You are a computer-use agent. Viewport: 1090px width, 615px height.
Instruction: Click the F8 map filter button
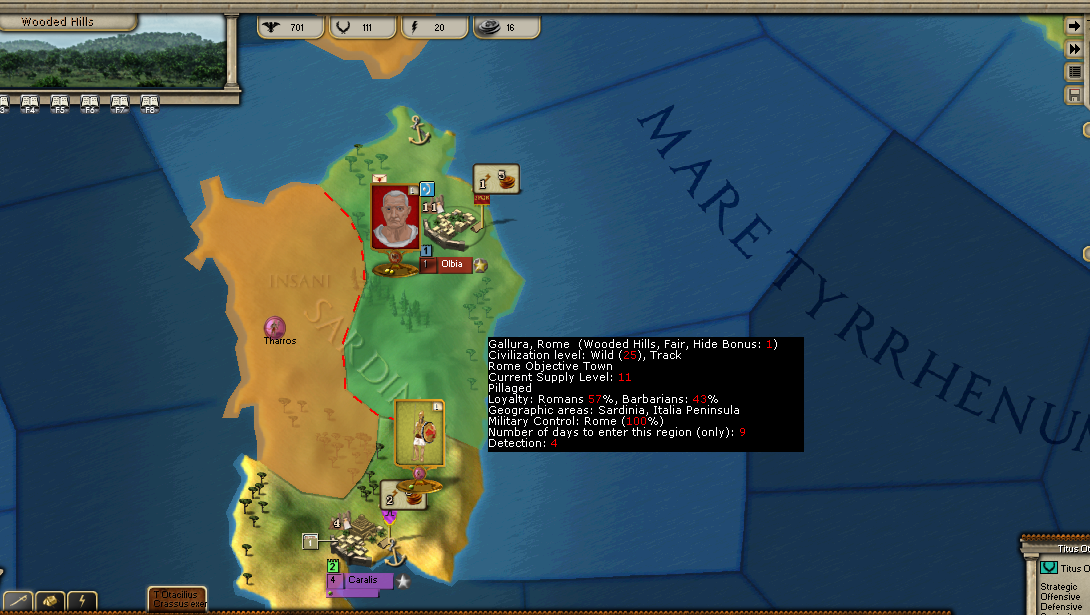coord(150,103)
